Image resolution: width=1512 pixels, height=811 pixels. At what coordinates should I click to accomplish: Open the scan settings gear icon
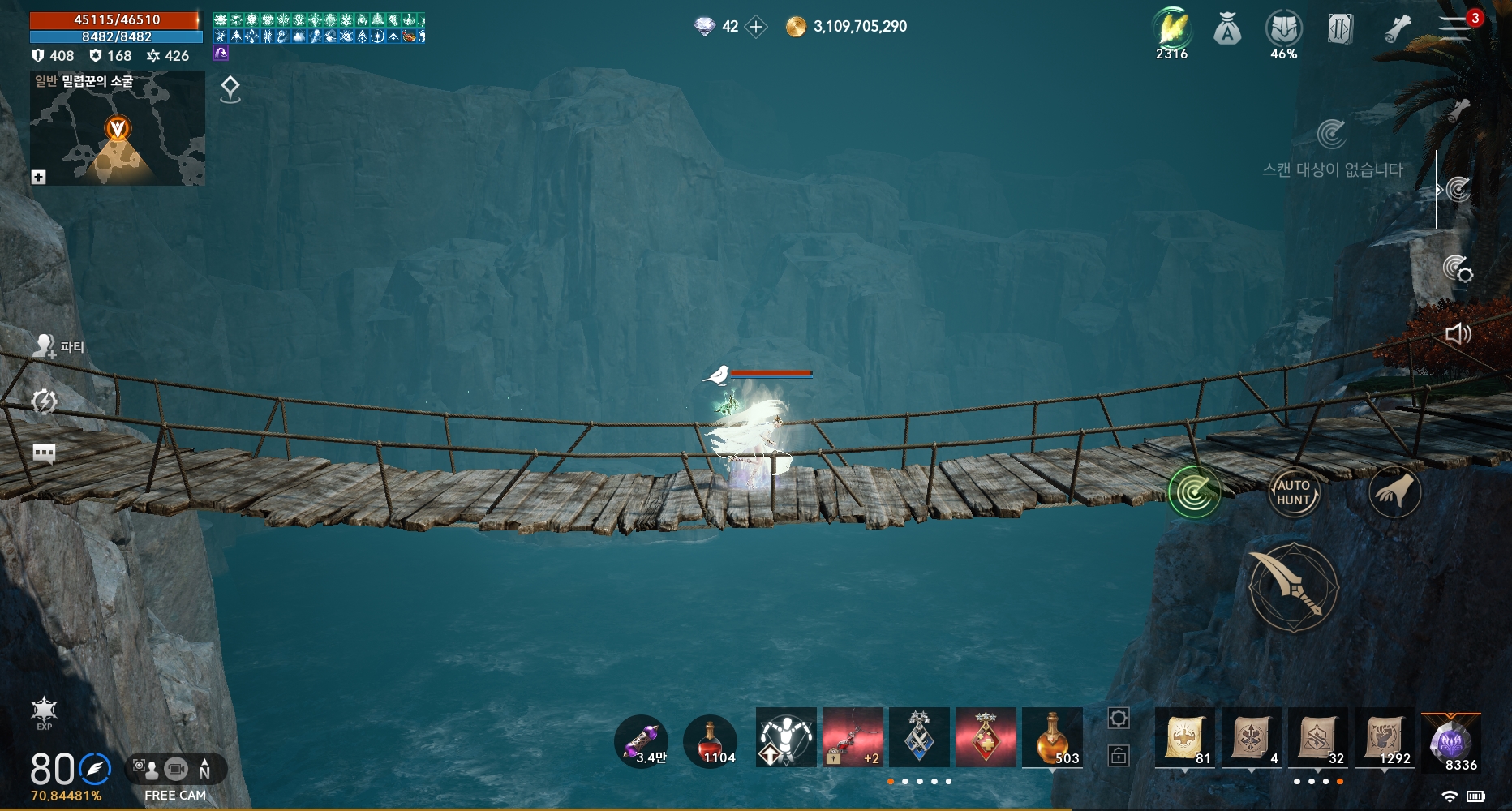coord(1458,268)
